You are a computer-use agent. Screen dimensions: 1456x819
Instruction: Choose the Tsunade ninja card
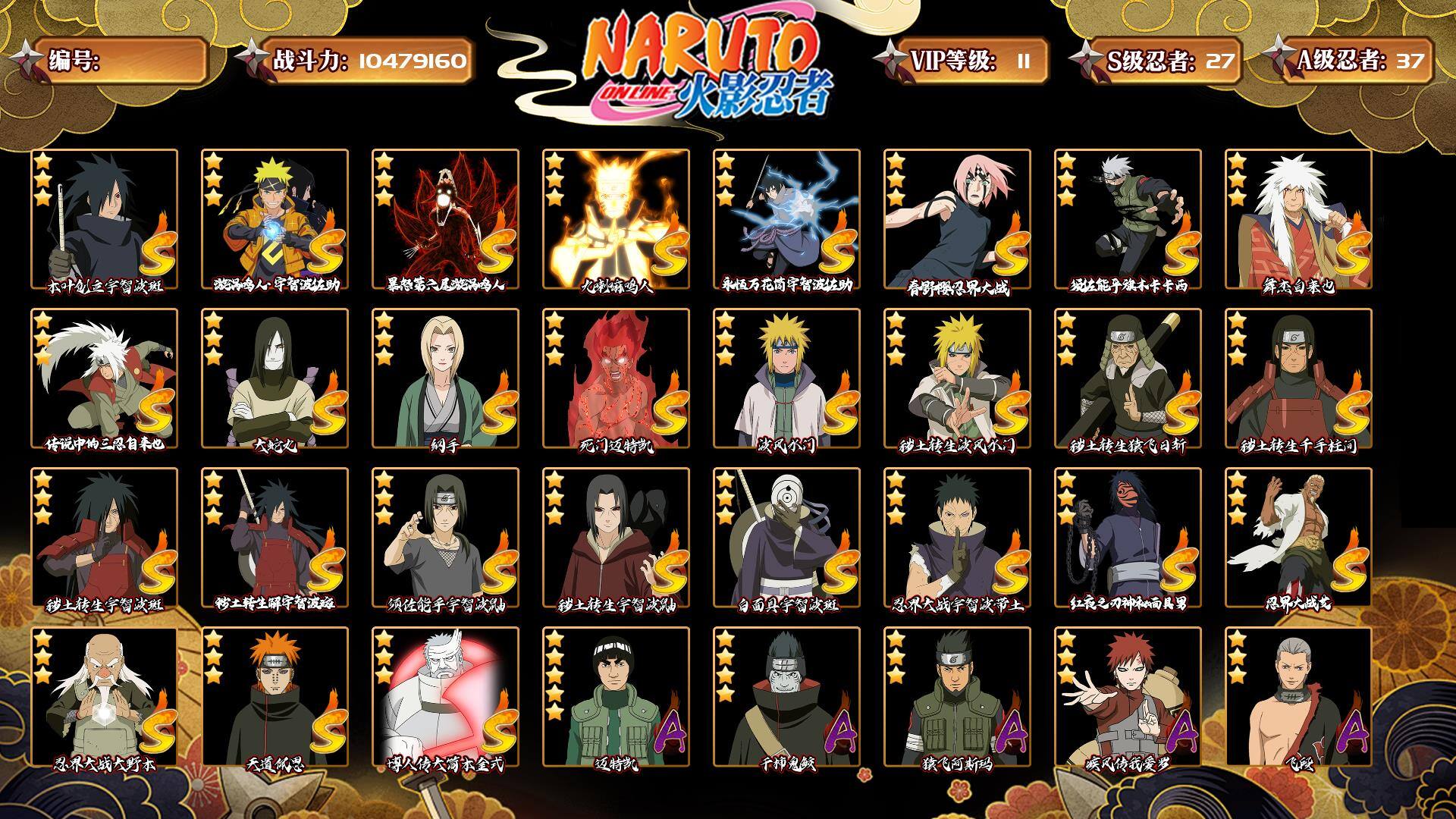tap(445, 378)
